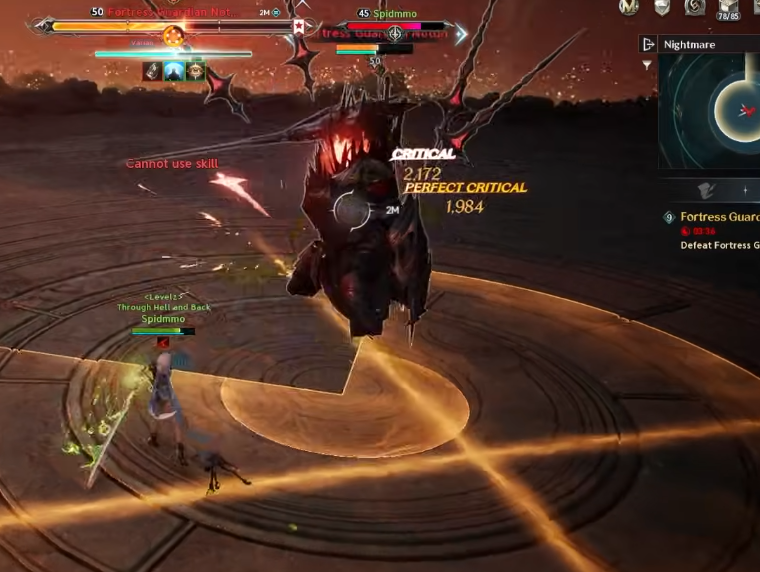Image resolution: width=760 pixels, height=572 pixels.
Task: Click the golden eye buff icon
Action: pyautogui.click(x=196, y=71)
